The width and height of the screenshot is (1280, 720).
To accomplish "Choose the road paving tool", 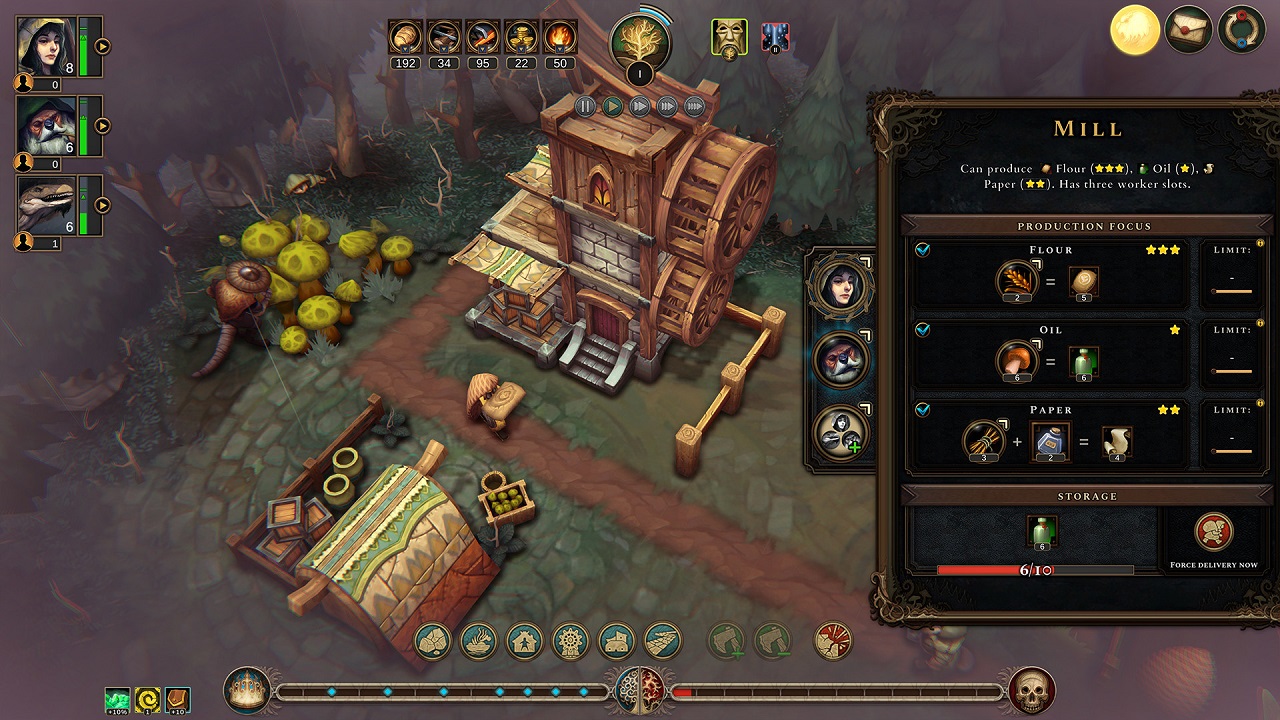I will pyautogui.click(x=663, y=640).
